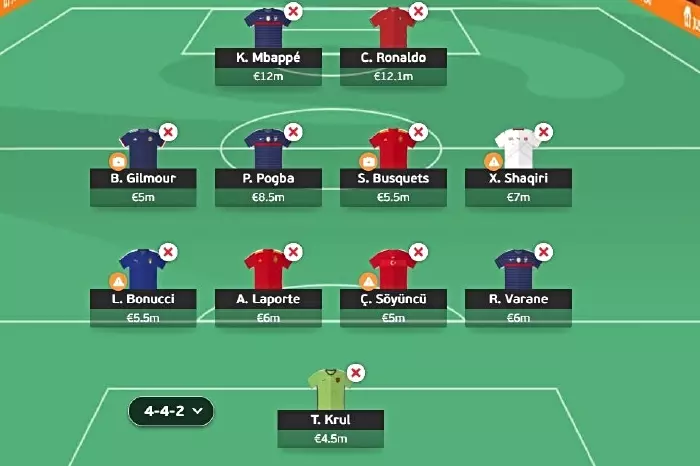Screen dimensions: 700x466
Task: Remove X. Shaqiri from midfield
Action: point(543,132)
